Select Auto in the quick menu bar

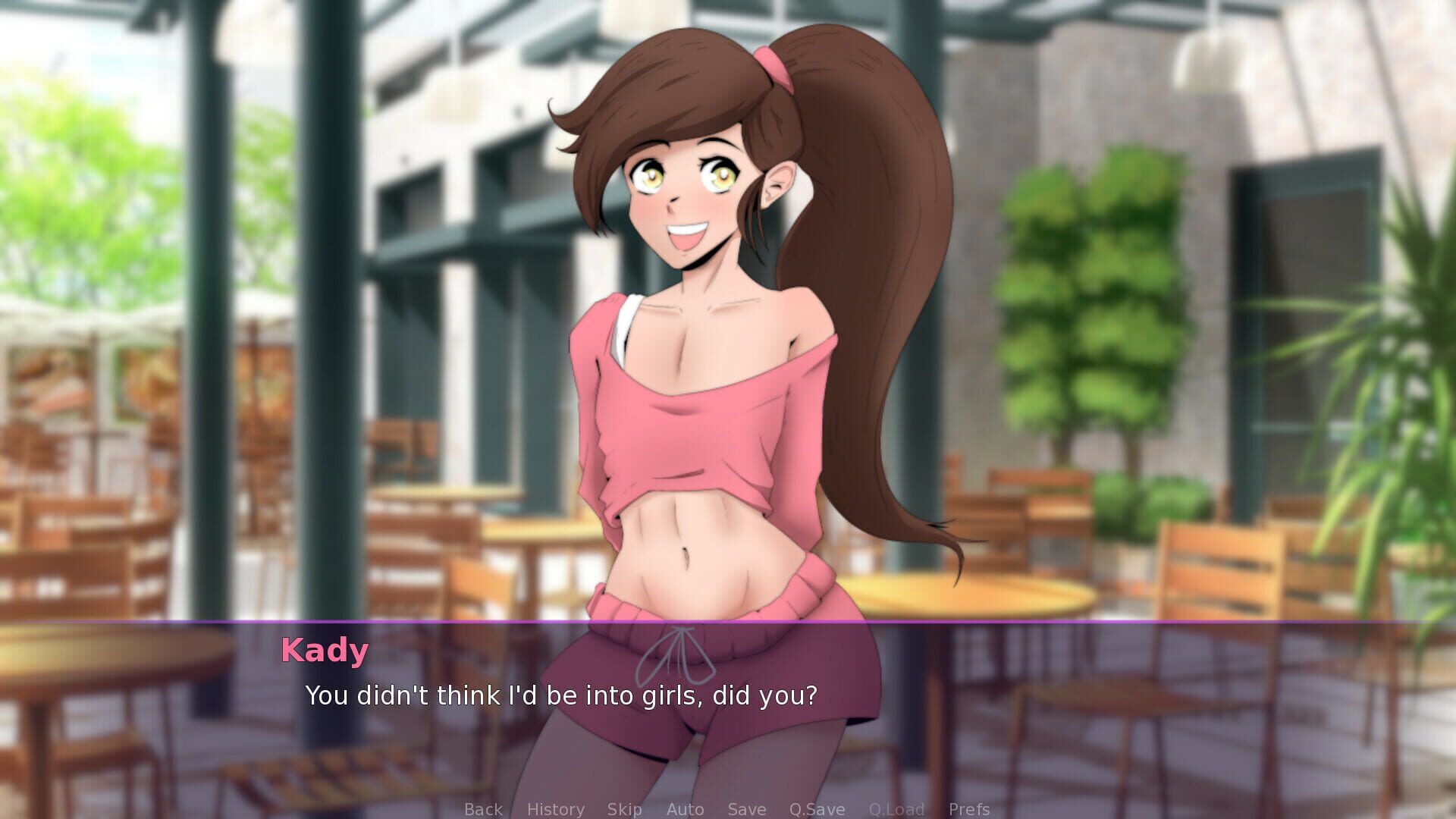pyautogui.click(x=685, y=809)
